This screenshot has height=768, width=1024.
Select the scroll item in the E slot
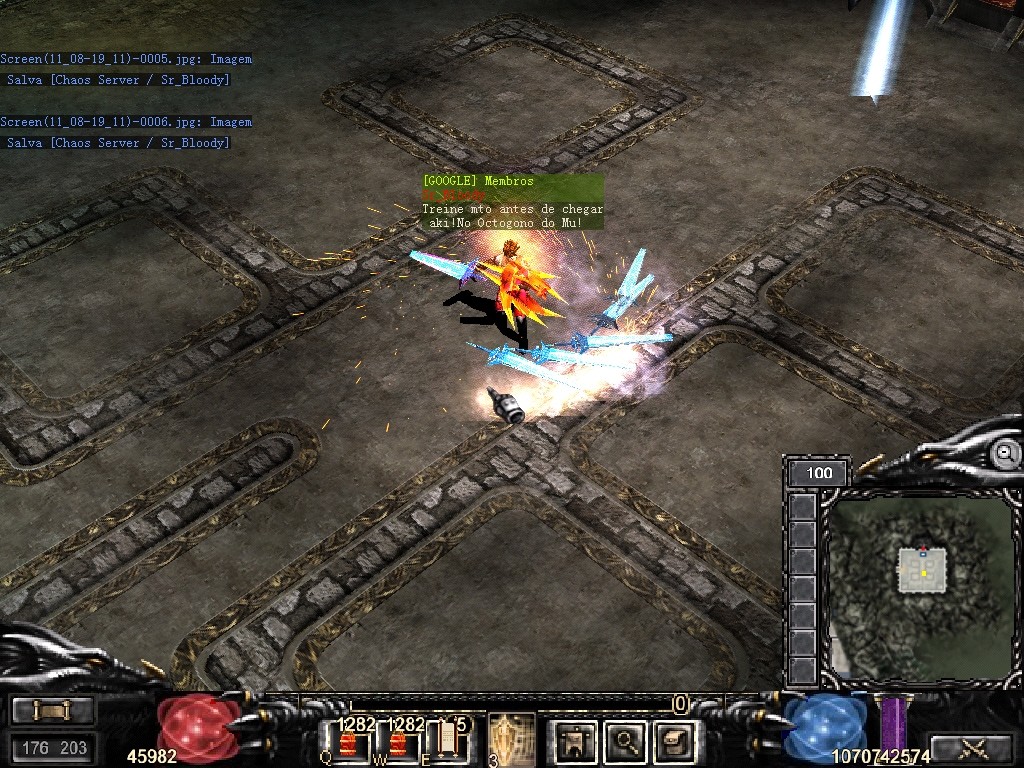click(x=449, y=741)
